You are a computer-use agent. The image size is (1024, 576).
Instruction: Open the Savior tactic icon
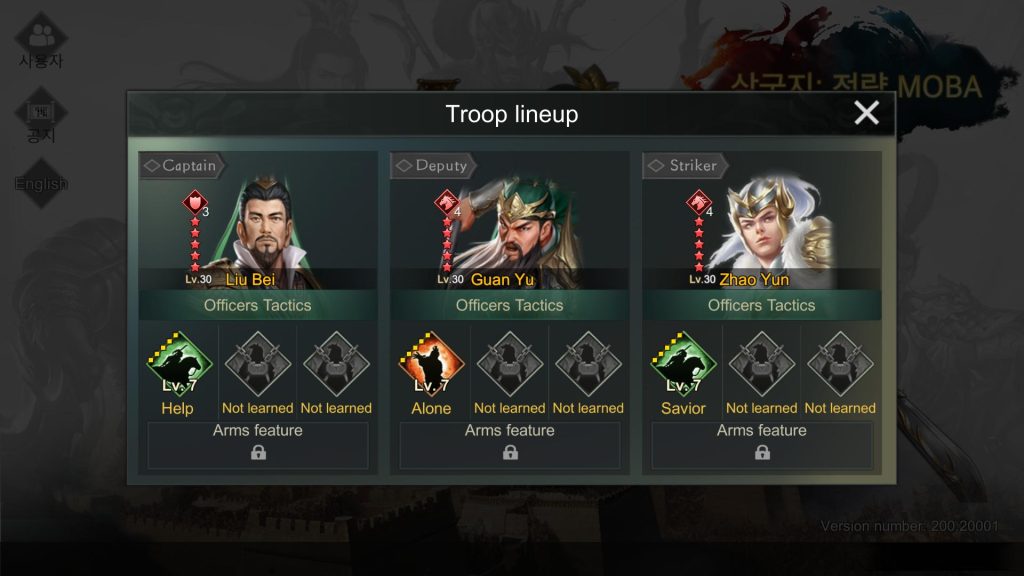pyautogui.click(x=684, y=364)
